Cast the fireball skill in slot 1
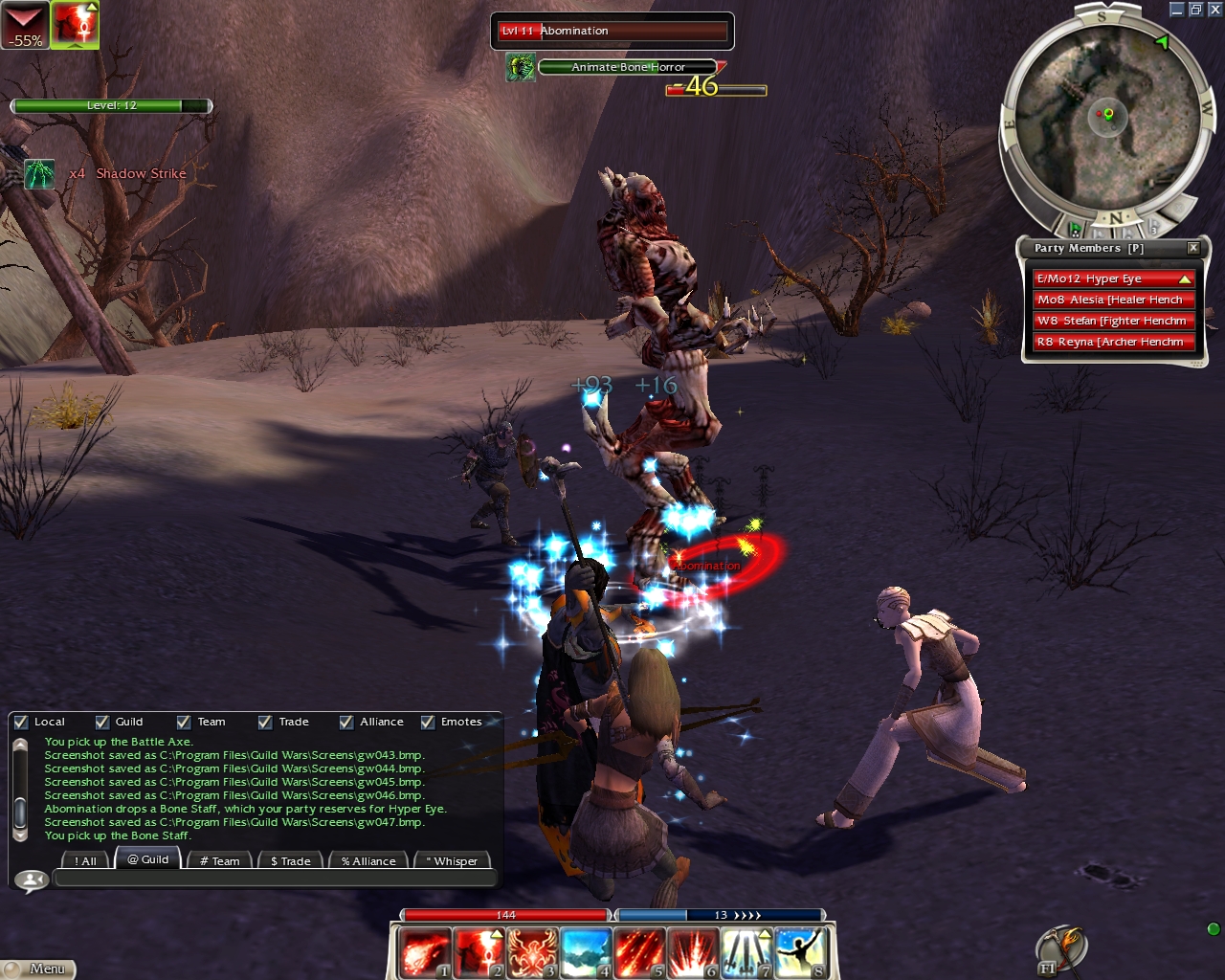Image resolution: width=1225 pixels, height=980 pixels. pyautogui.click(x=423, y=952)
